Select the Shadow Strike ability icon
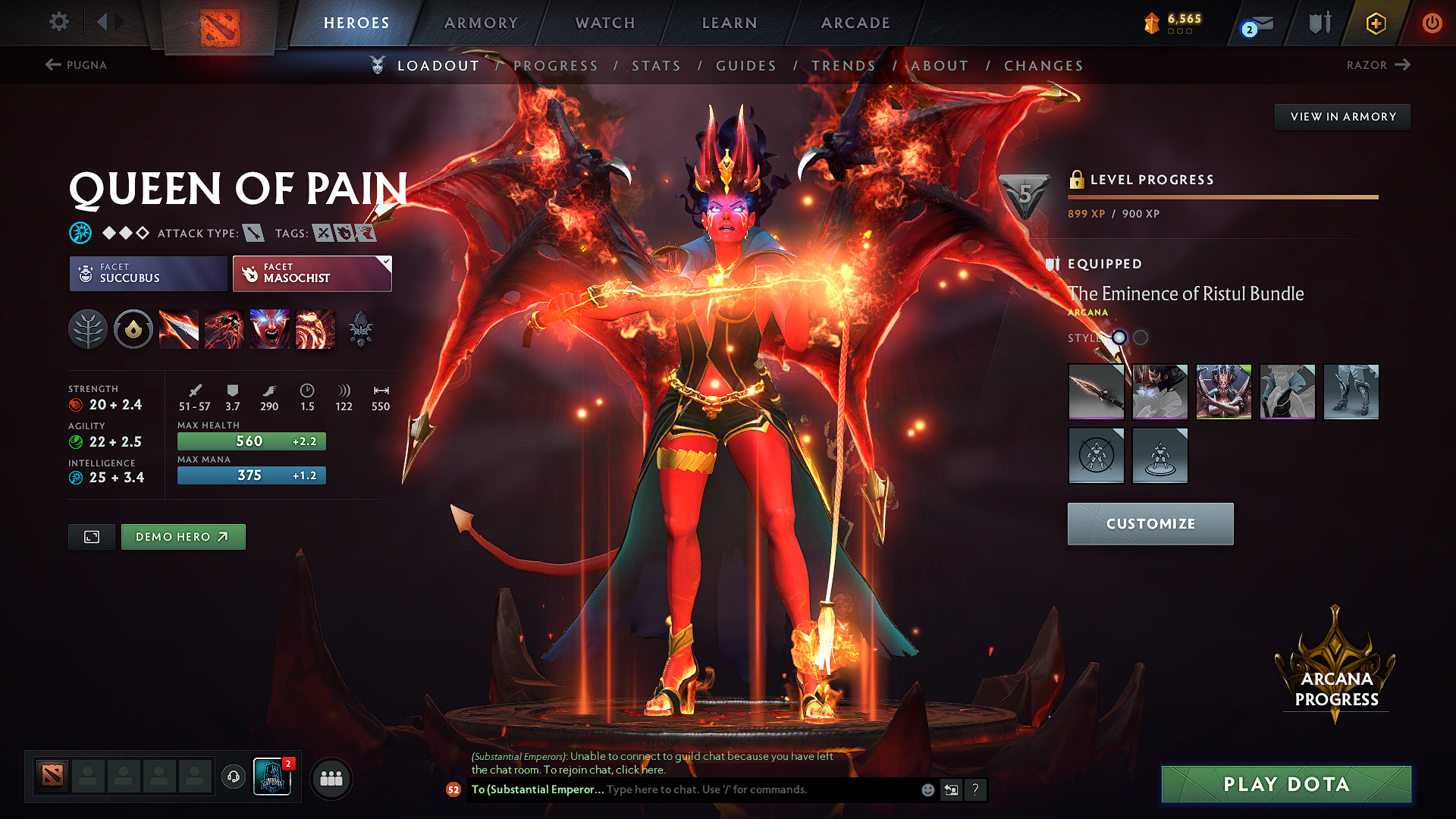 (179, 328)
